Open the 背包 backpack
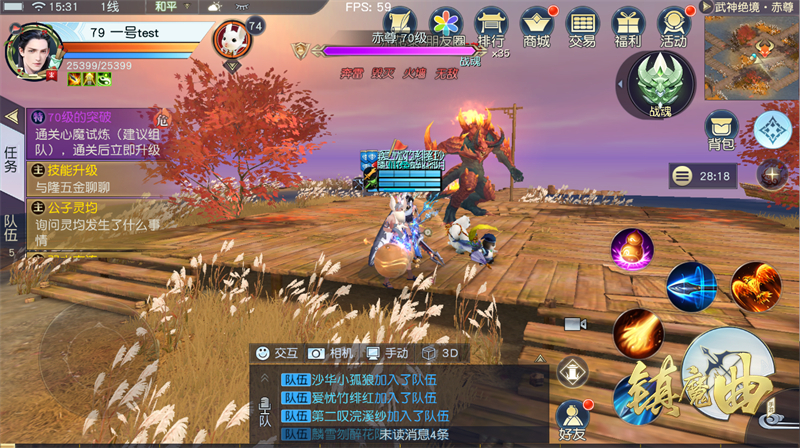This screenshot has width=800, height=448. click(x=720, y=131)
